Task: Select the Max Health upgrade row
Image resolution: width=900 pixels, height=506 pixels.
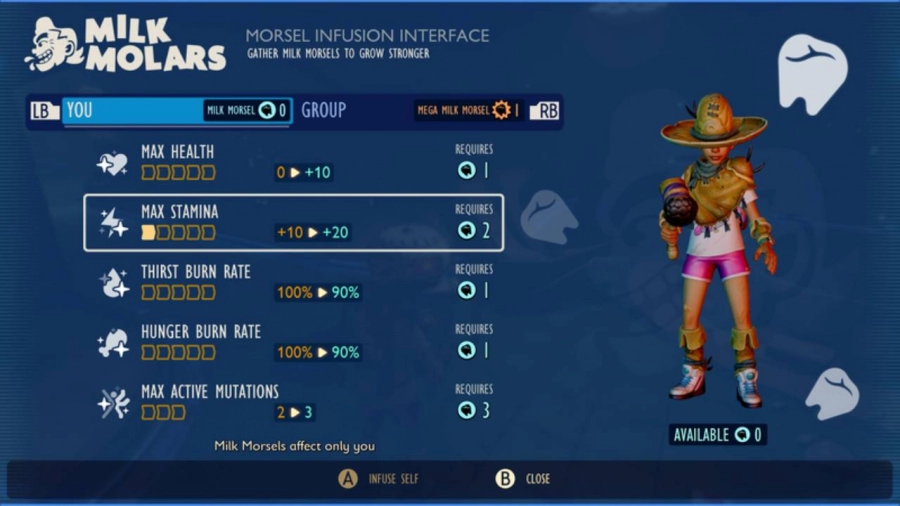Action: click(293, 162)
